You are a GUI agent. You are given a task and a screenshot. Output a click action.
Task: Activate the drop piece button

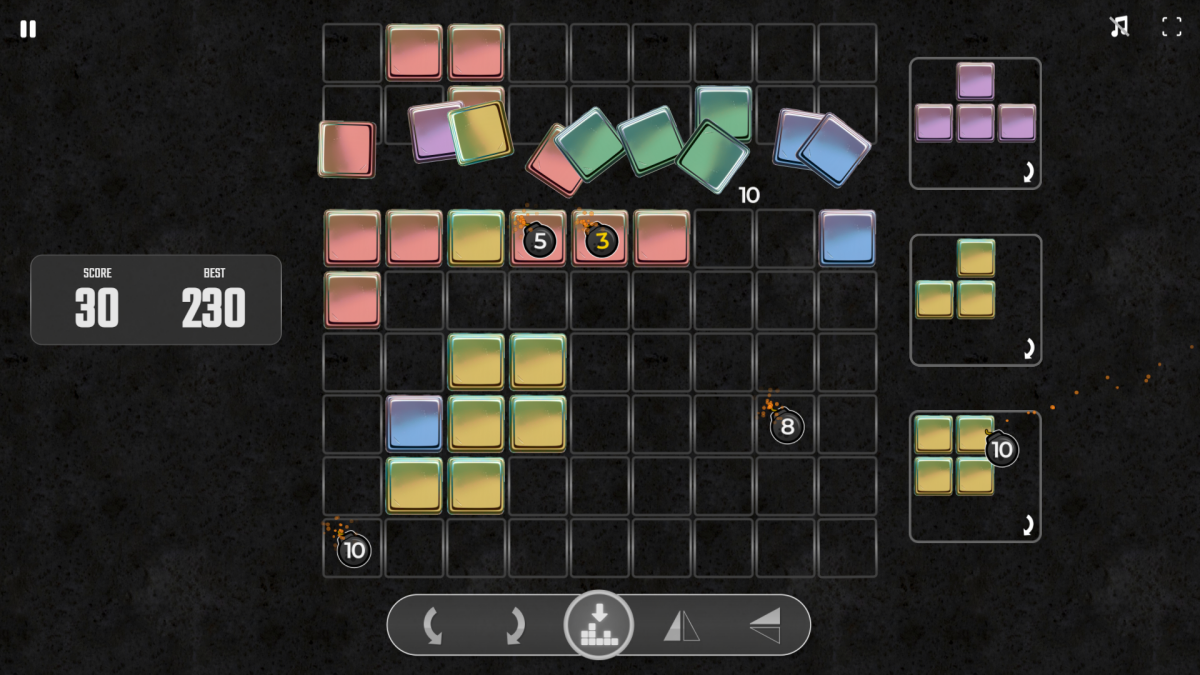(x=598, y=626)
